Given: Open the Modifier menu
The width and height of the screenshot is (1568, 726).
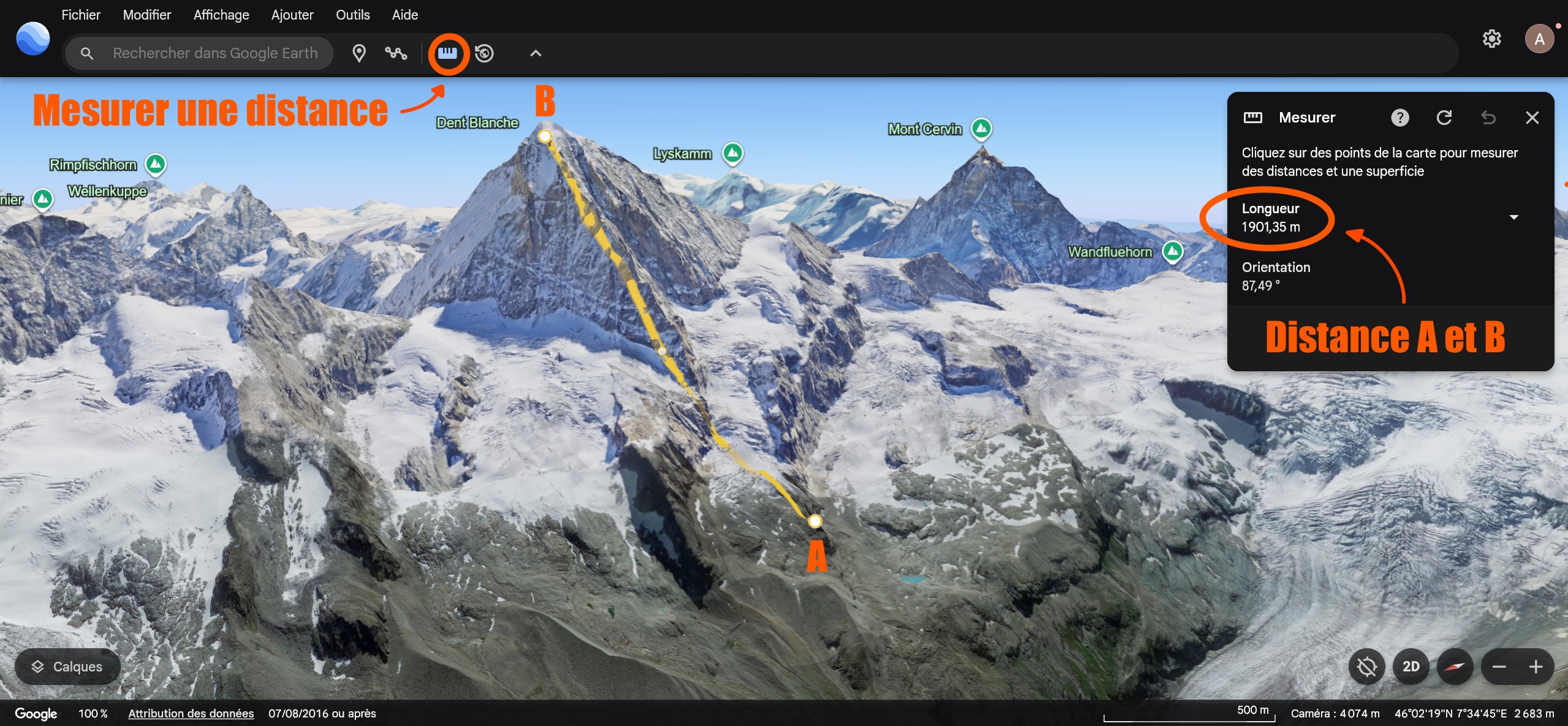Looking at the screenshot, I should coord(146,15).
